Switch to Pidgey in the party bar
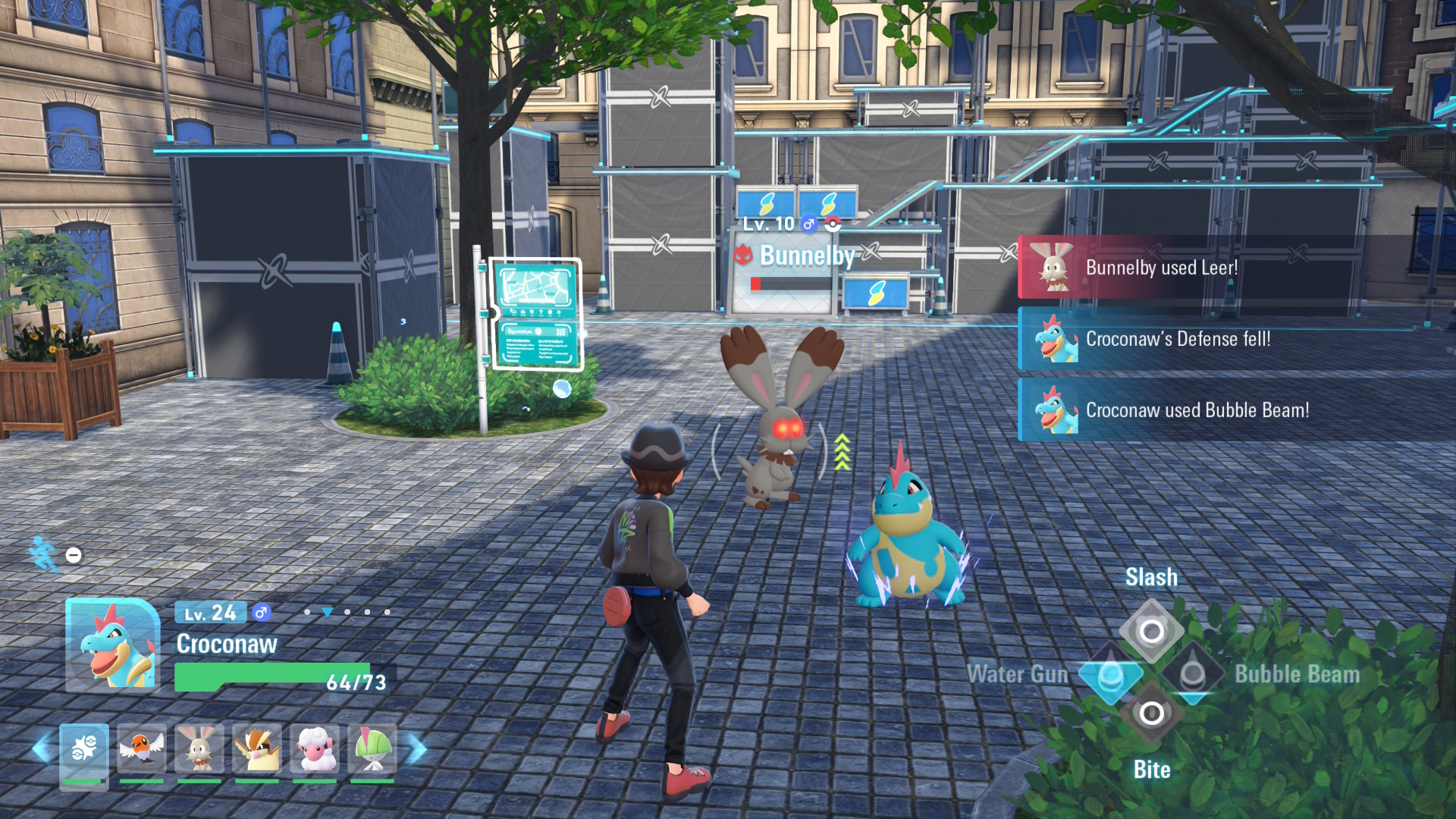The height and width of the screenshot is (819, 1456). [257, 750]
